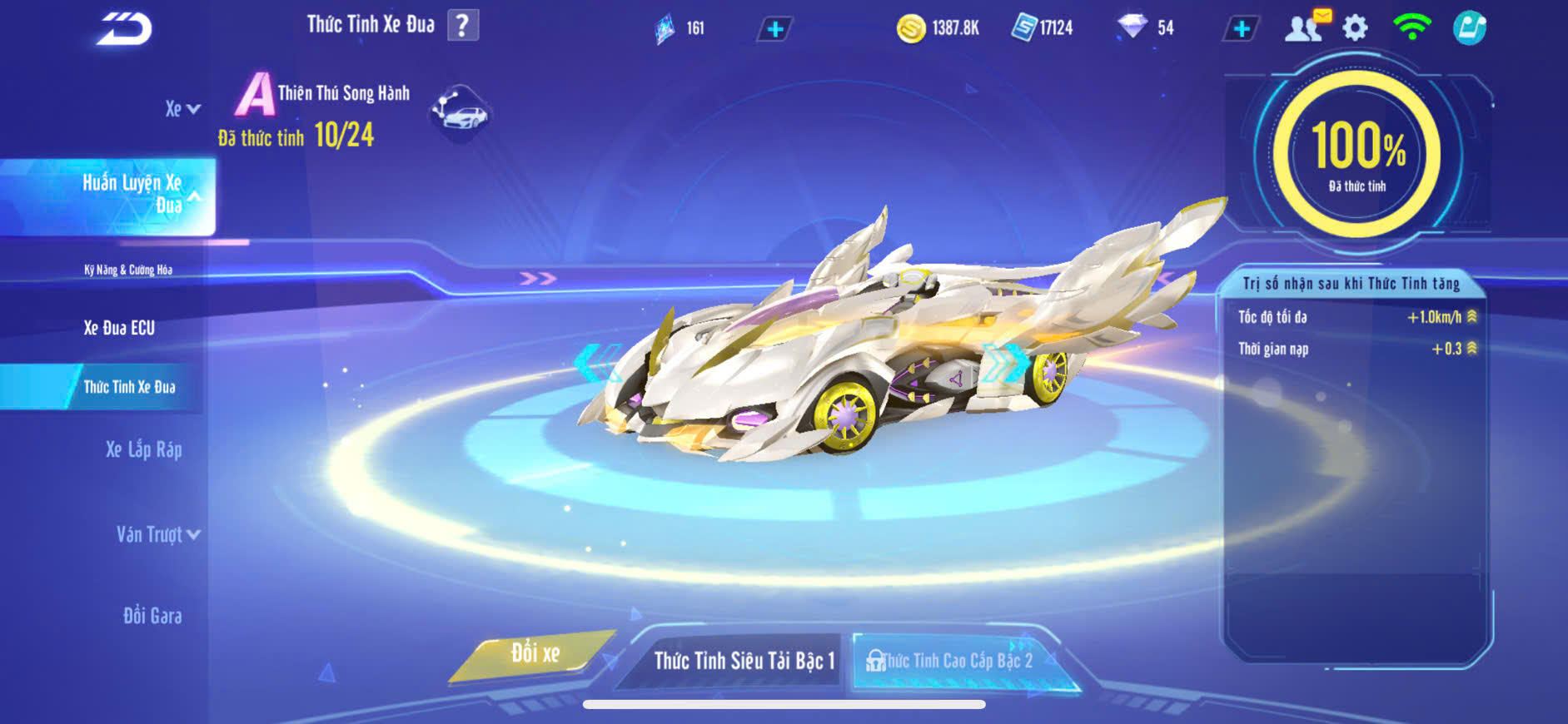Screen dimensions: 1568x724
Task: Go back using the top-left return arrow
Action: pos(124,29)
